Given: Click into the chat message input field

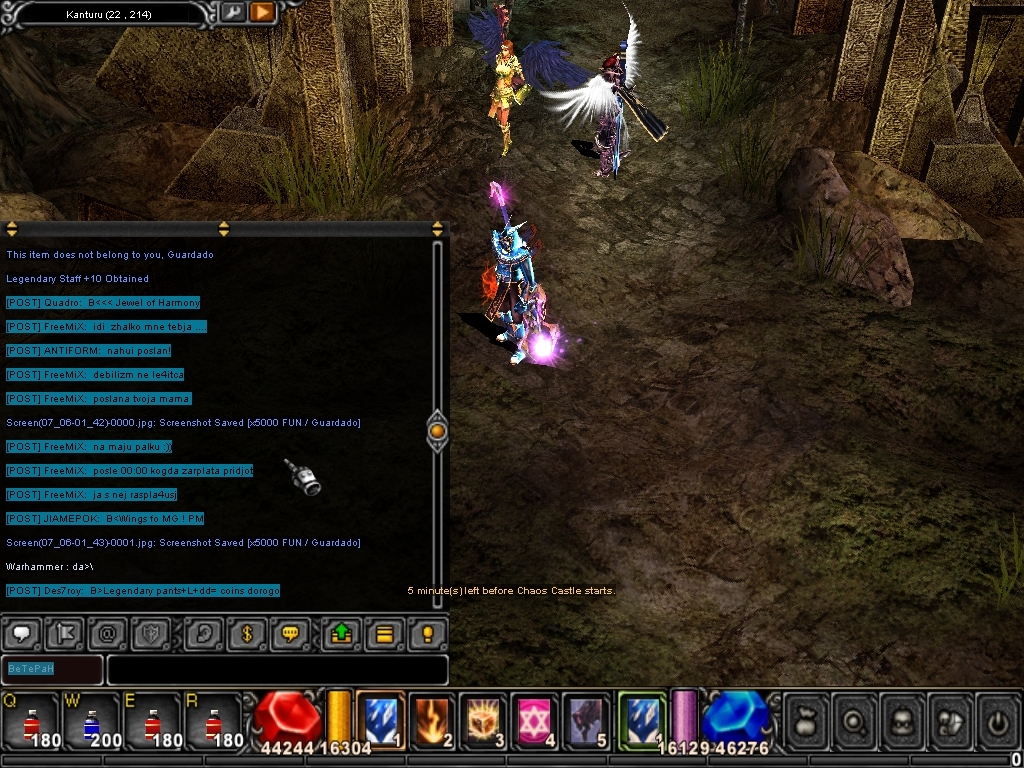Looking at the screenshot, I should point(277,669).
